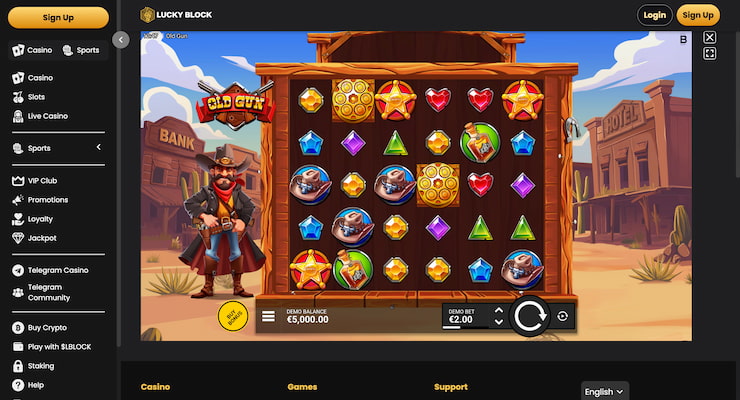
Task: Click the Sign Up button in the header
Action: (x=697, y=15)
